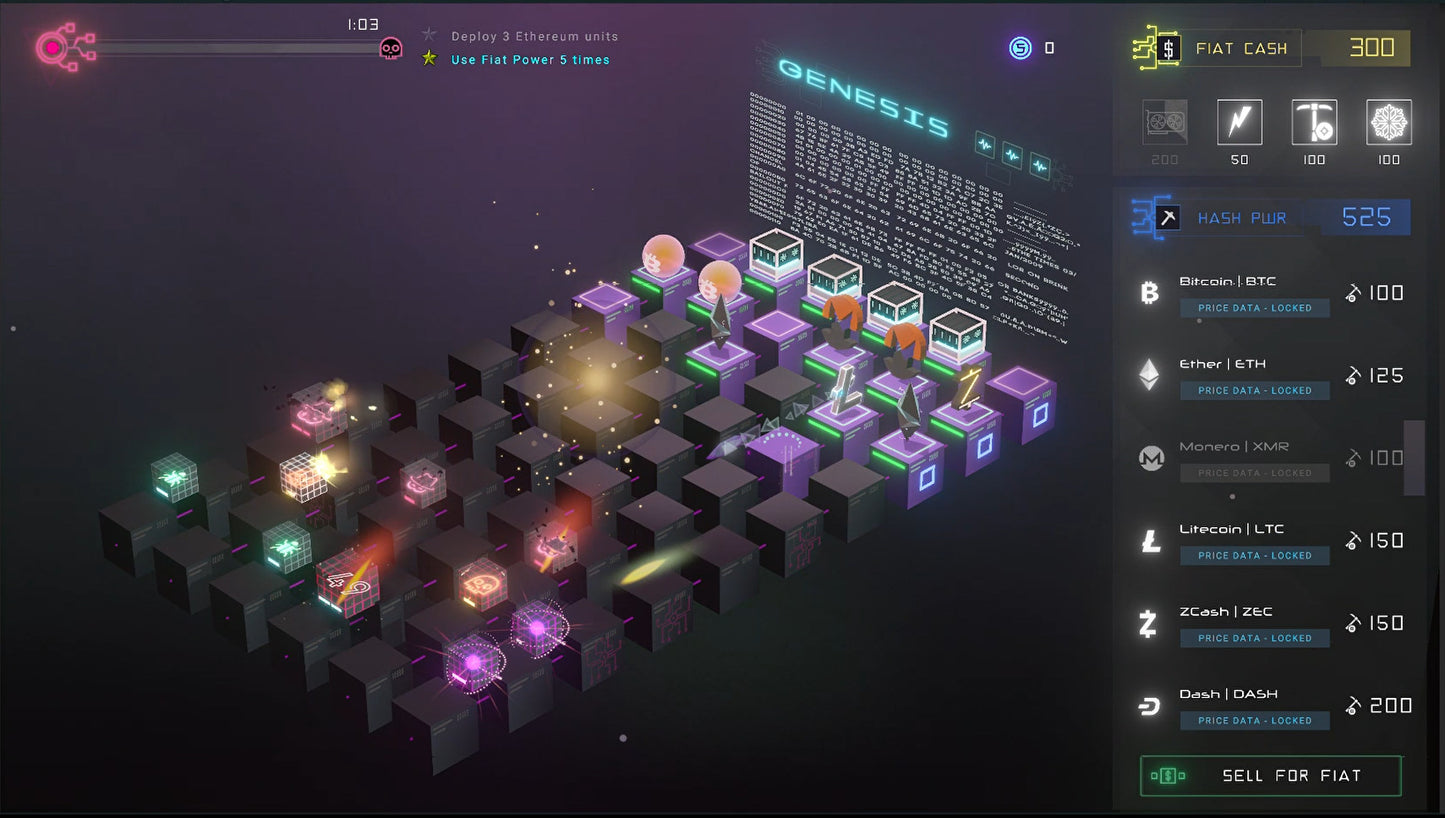This screenshot has height=818, width=1445.
Task: Select the greyed-out Monero XMR row
Action: click(x=1270, y=458)
